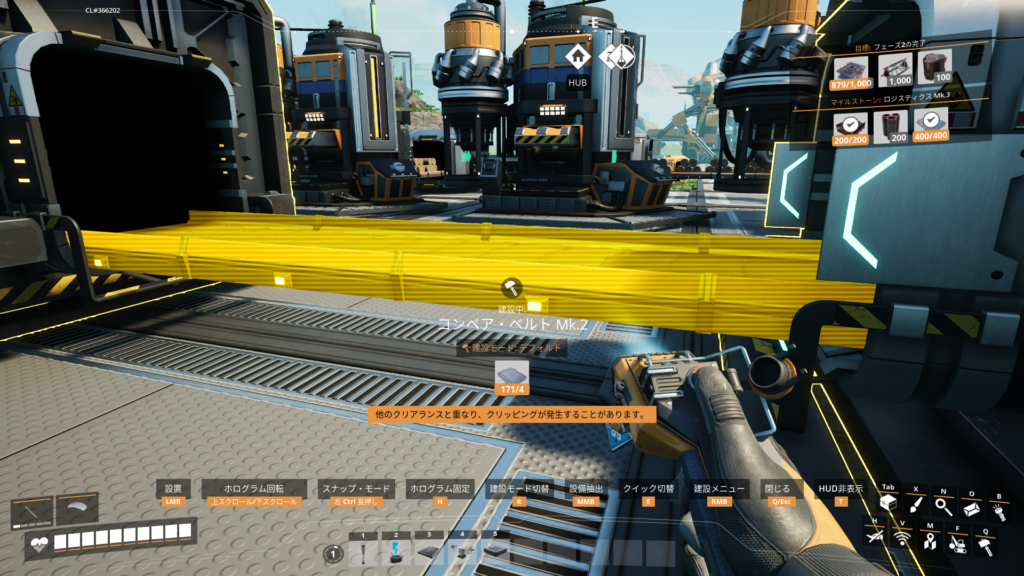Click the 879/1,000 phase objective item

[x=851, y=72]
